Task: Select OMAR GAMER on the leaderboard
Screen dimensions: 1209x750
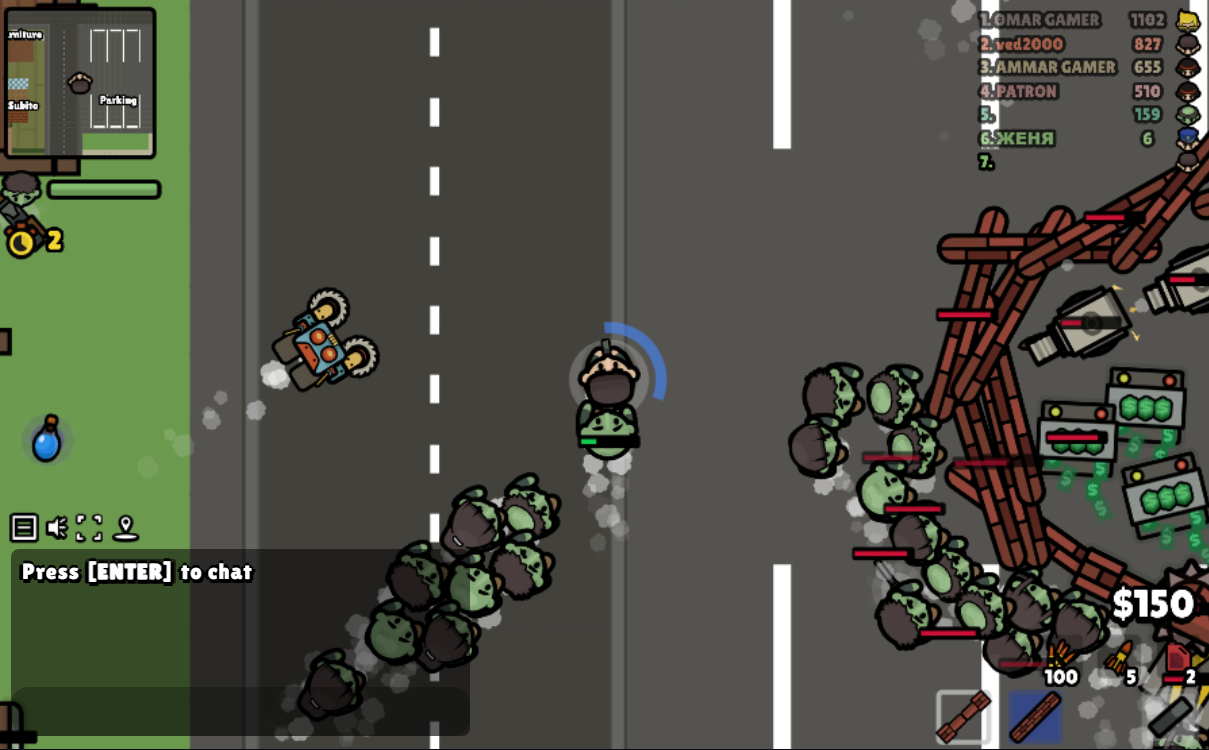Action: coord(1044,20)
